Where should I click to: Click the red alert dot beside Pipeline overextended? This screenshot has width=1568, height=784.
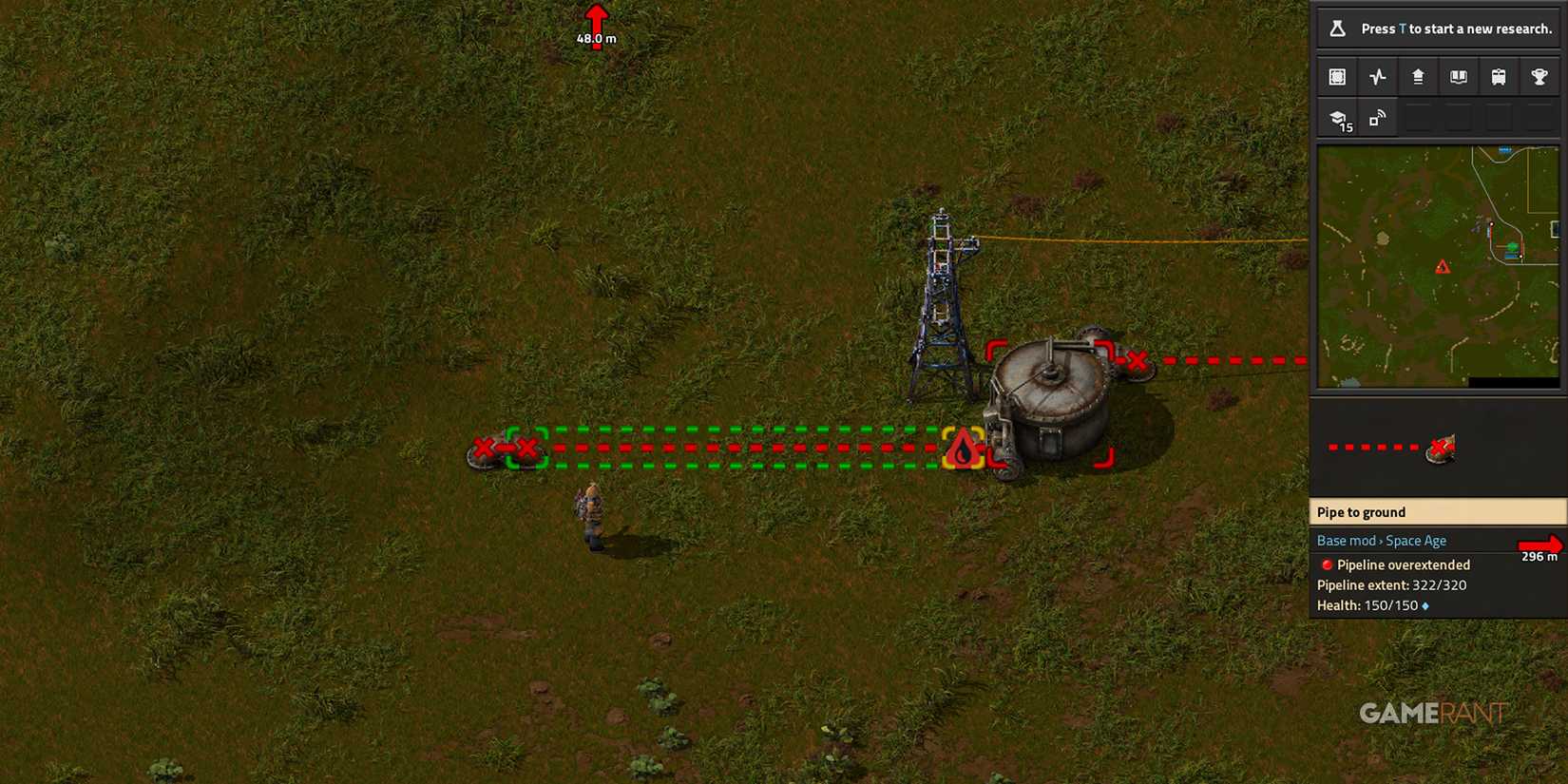[1328, 564]
